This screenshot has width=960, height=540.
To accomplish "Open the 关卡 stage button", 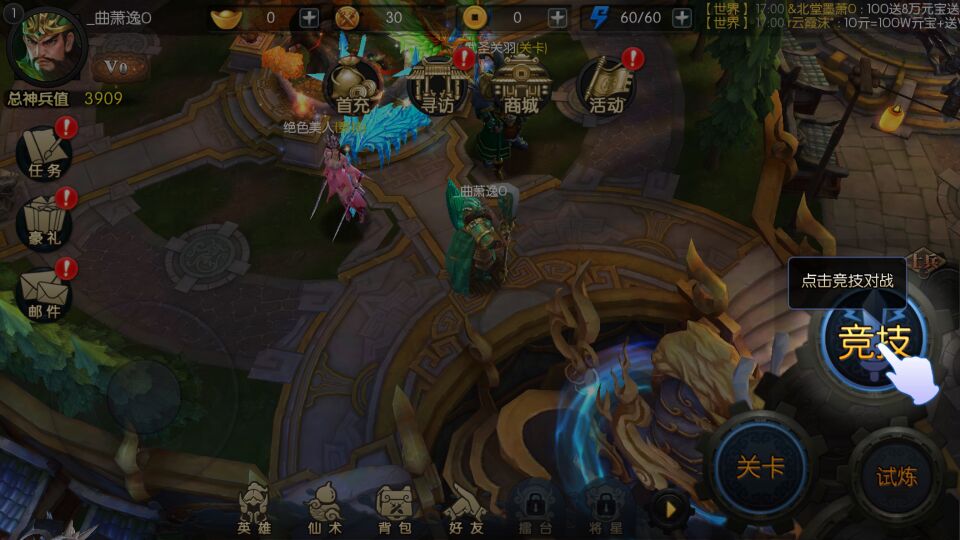I will [760, 468].
